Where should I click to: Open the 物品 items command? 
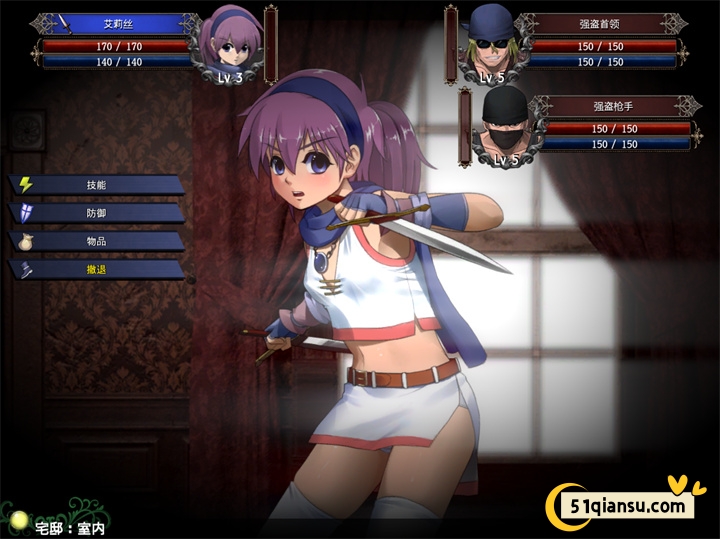pos(96,241)
